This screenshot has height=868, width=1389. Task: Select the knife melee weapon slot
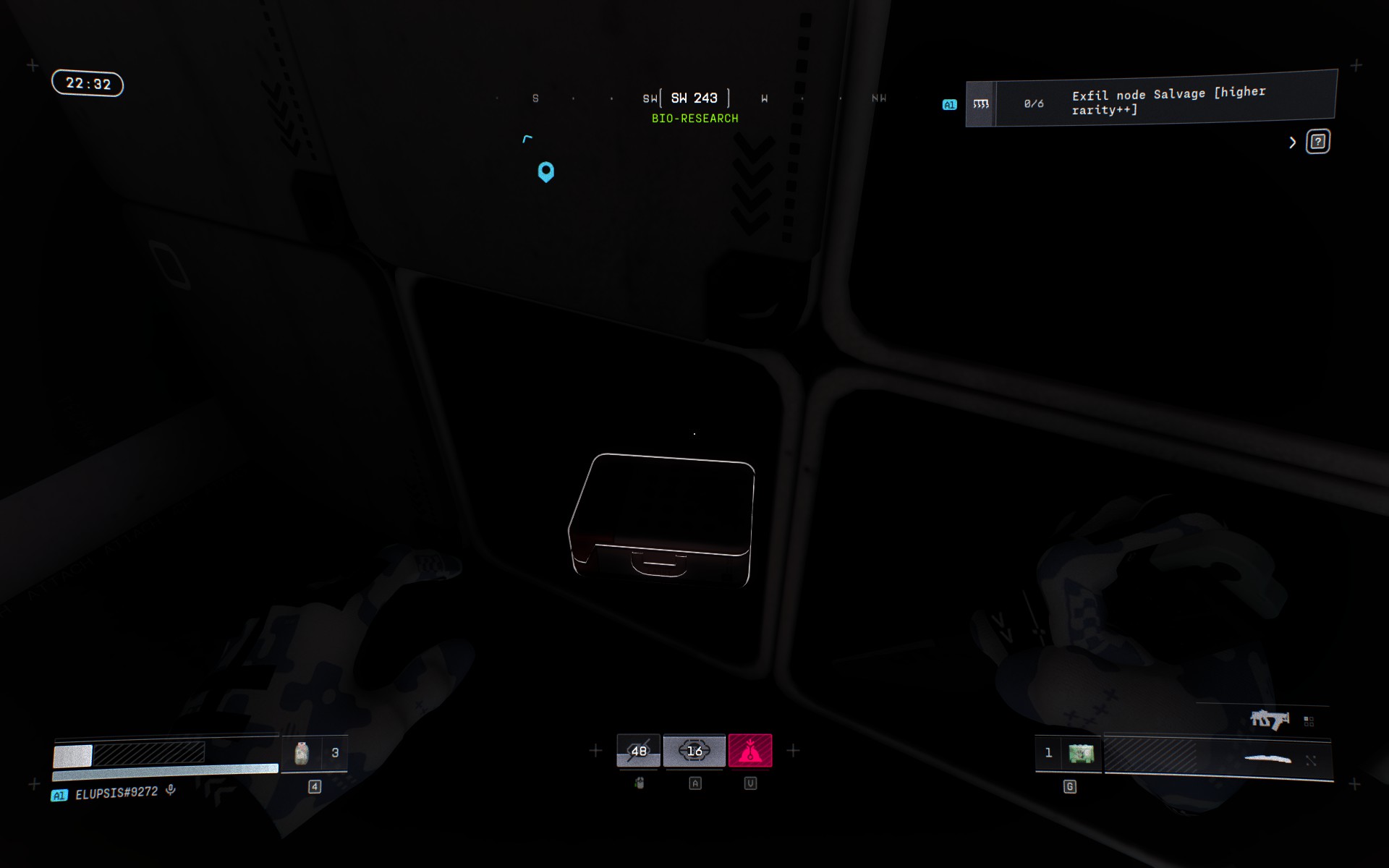tap(1267, 759)
